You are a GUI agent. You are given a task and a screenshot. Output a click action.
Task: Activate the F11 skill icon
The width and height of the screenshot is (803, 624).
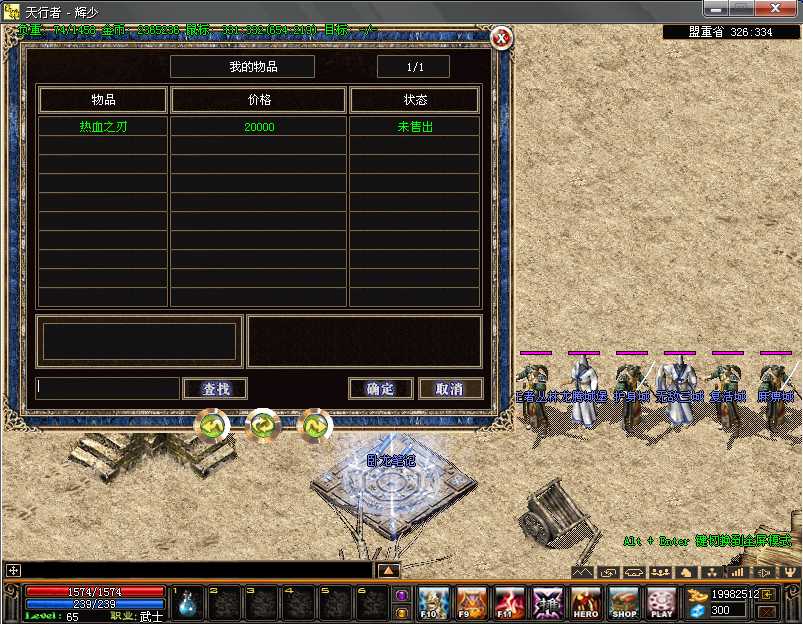[x=509, y=603]
